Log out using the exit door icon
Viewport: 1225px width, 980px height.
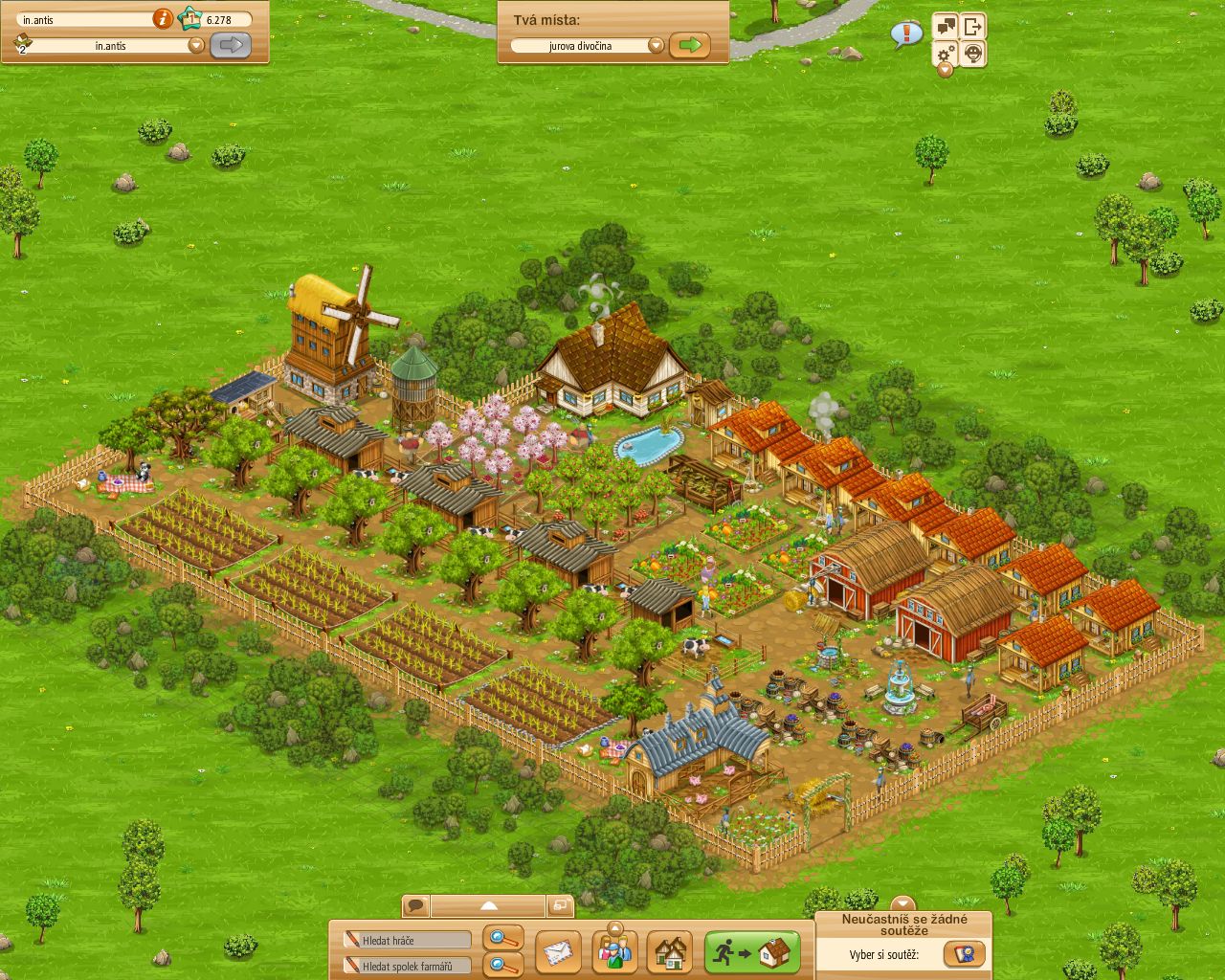[974, 25]
